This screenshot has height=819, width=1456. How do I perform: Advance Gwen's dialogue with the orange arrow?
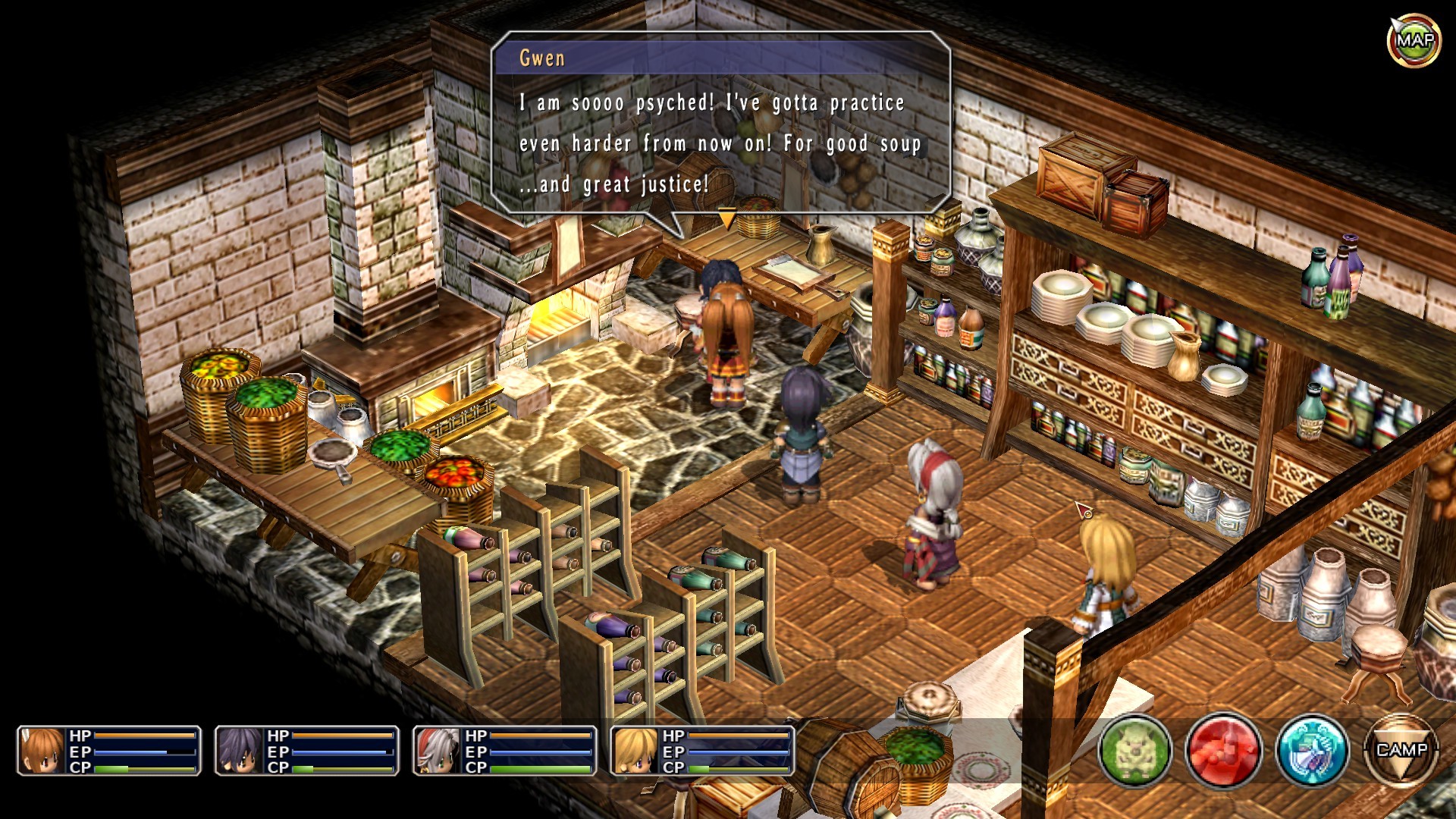[x=726, y=219]
